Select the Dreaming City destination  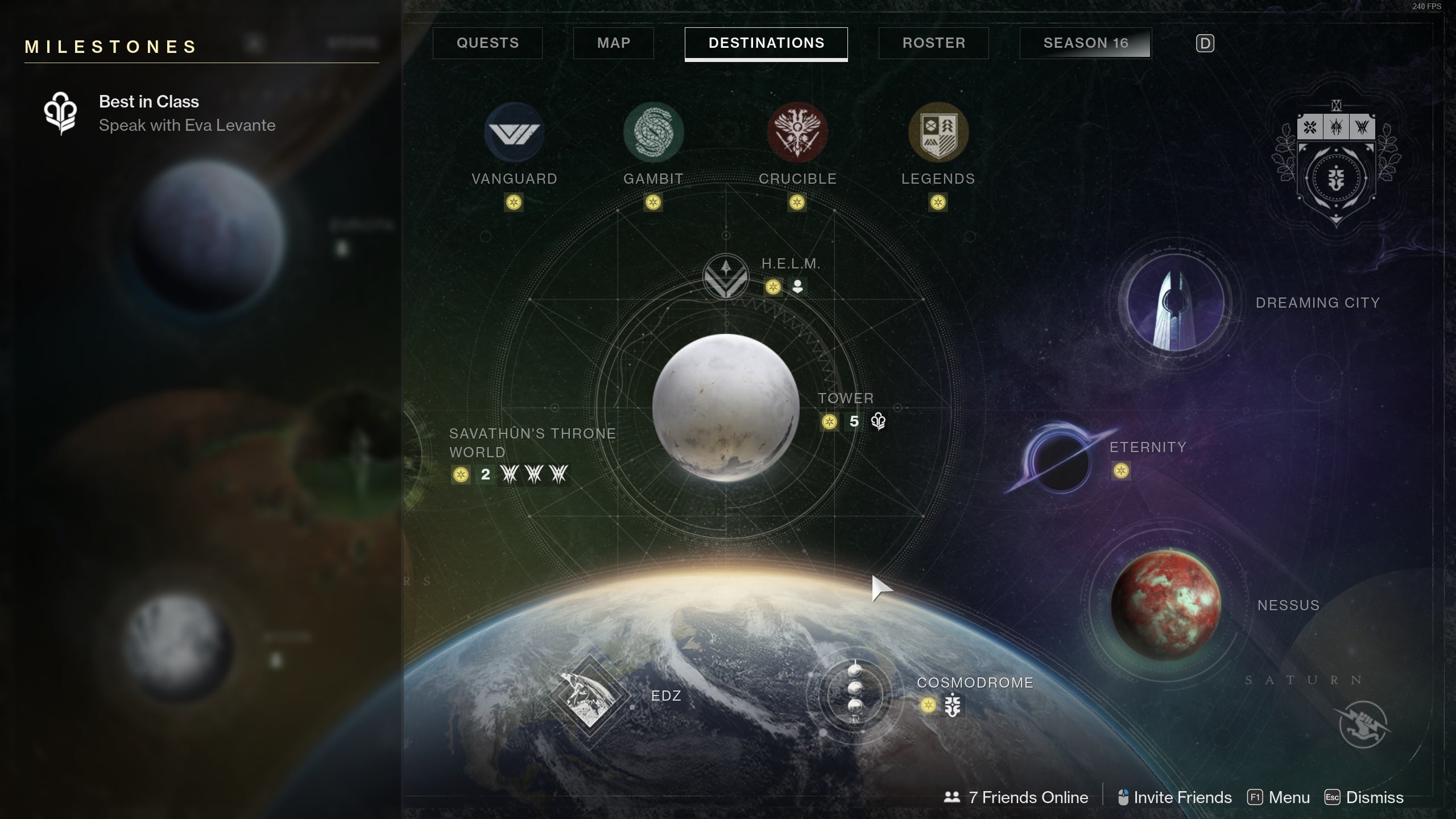[1175, 303]
